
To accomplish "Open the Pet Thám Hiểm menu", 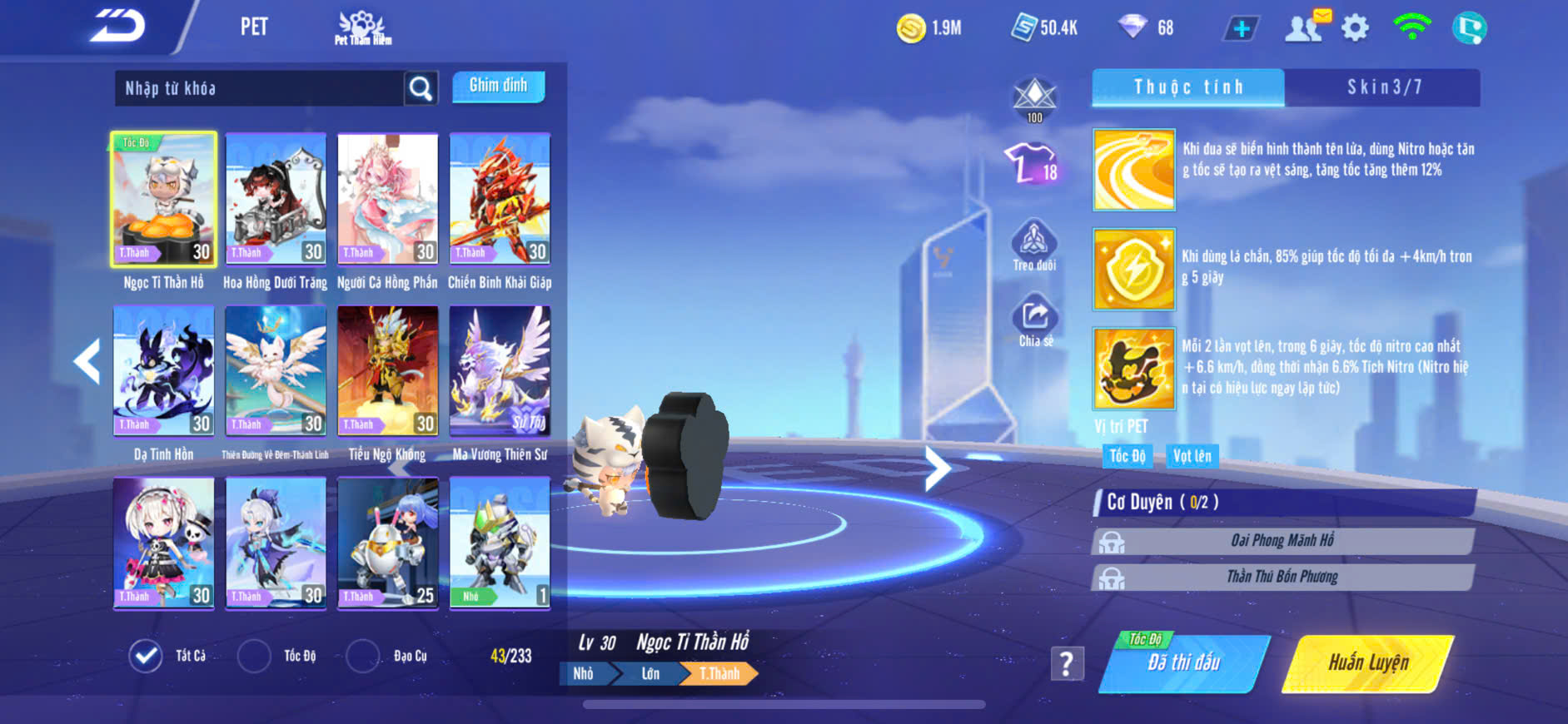I will (362, 28).
